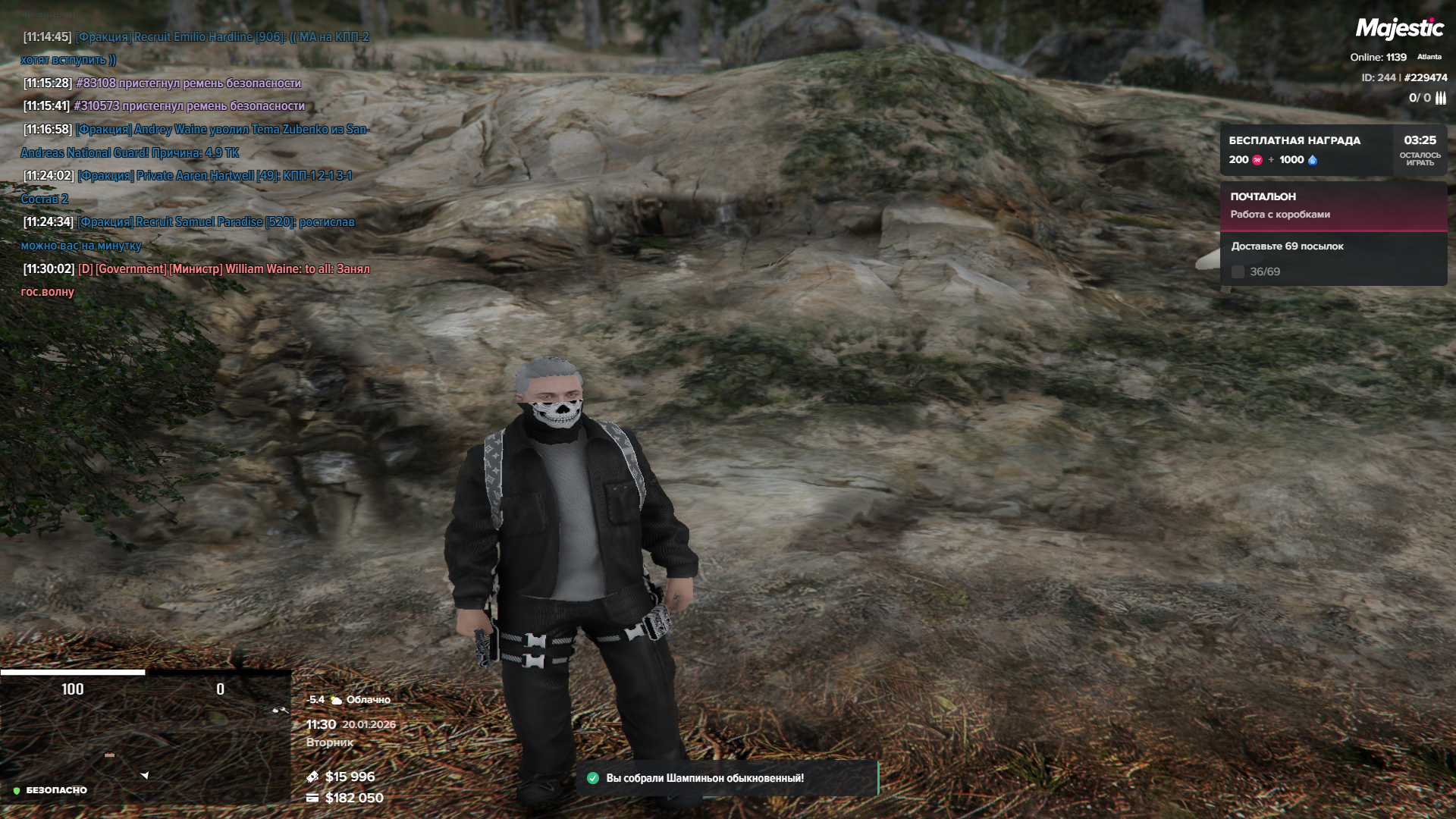Click the Majestic server logo
The width and height of the screenshot is (1456, 819).
[1399, 29]
